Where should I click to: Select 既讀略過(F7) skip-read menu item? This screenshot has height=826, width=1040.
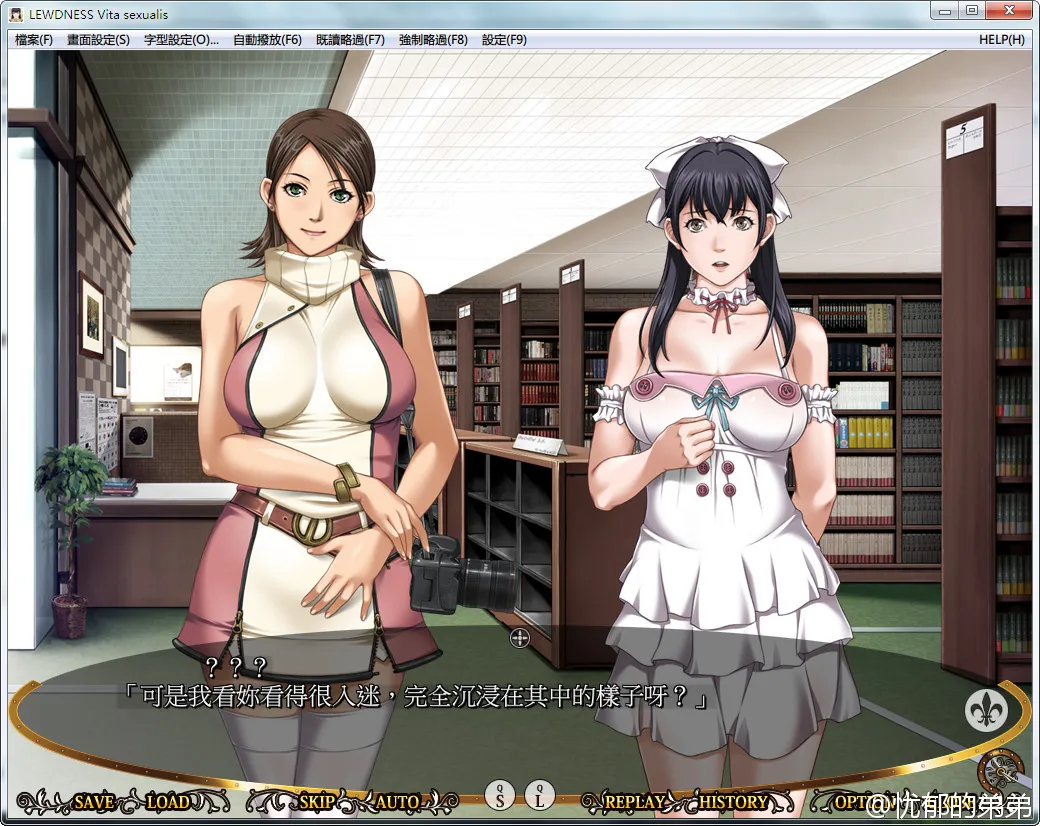(350, 40)
